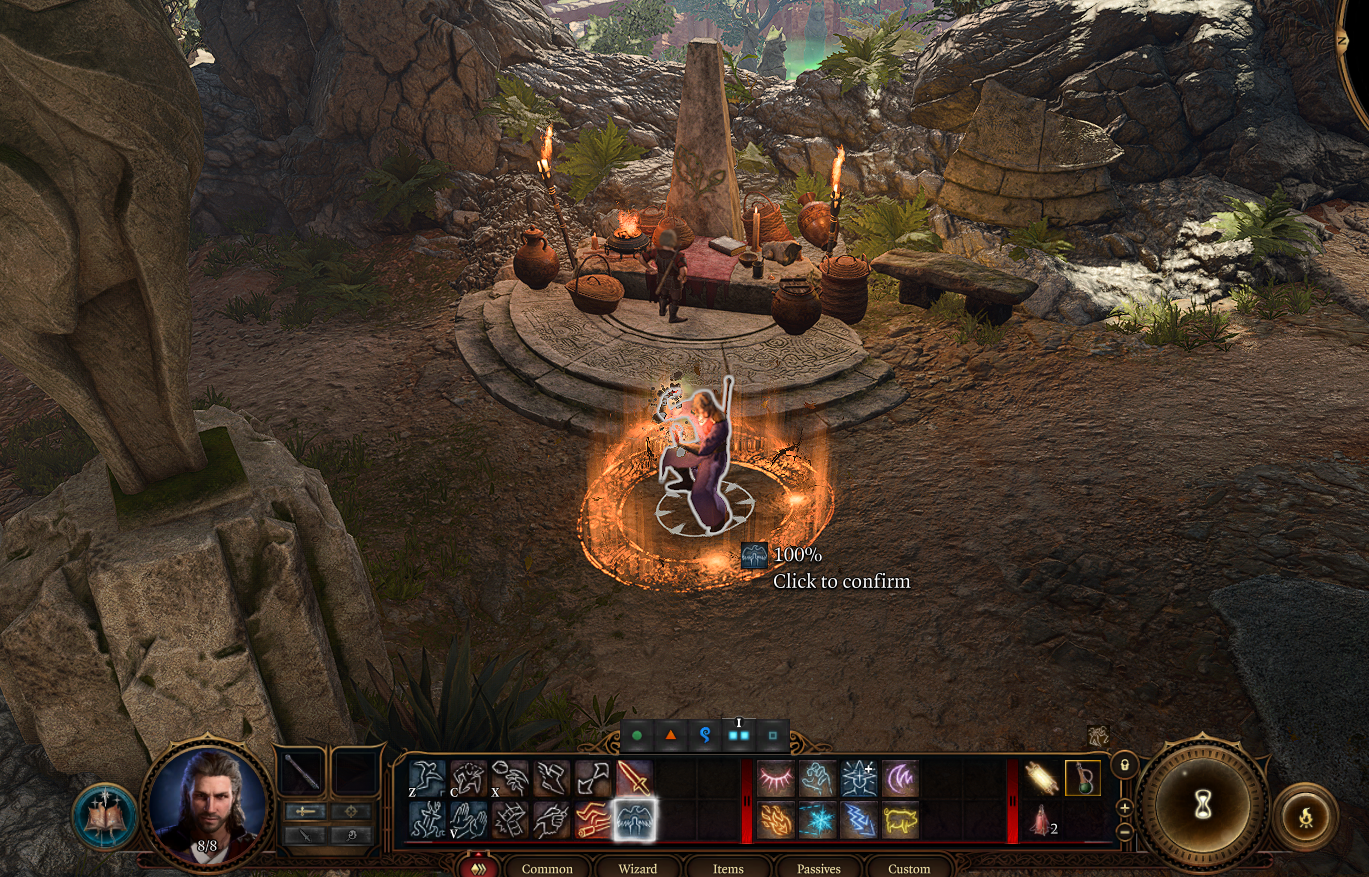Use the glowing scroll item
1369x877 pixels.
point(1041,778)
